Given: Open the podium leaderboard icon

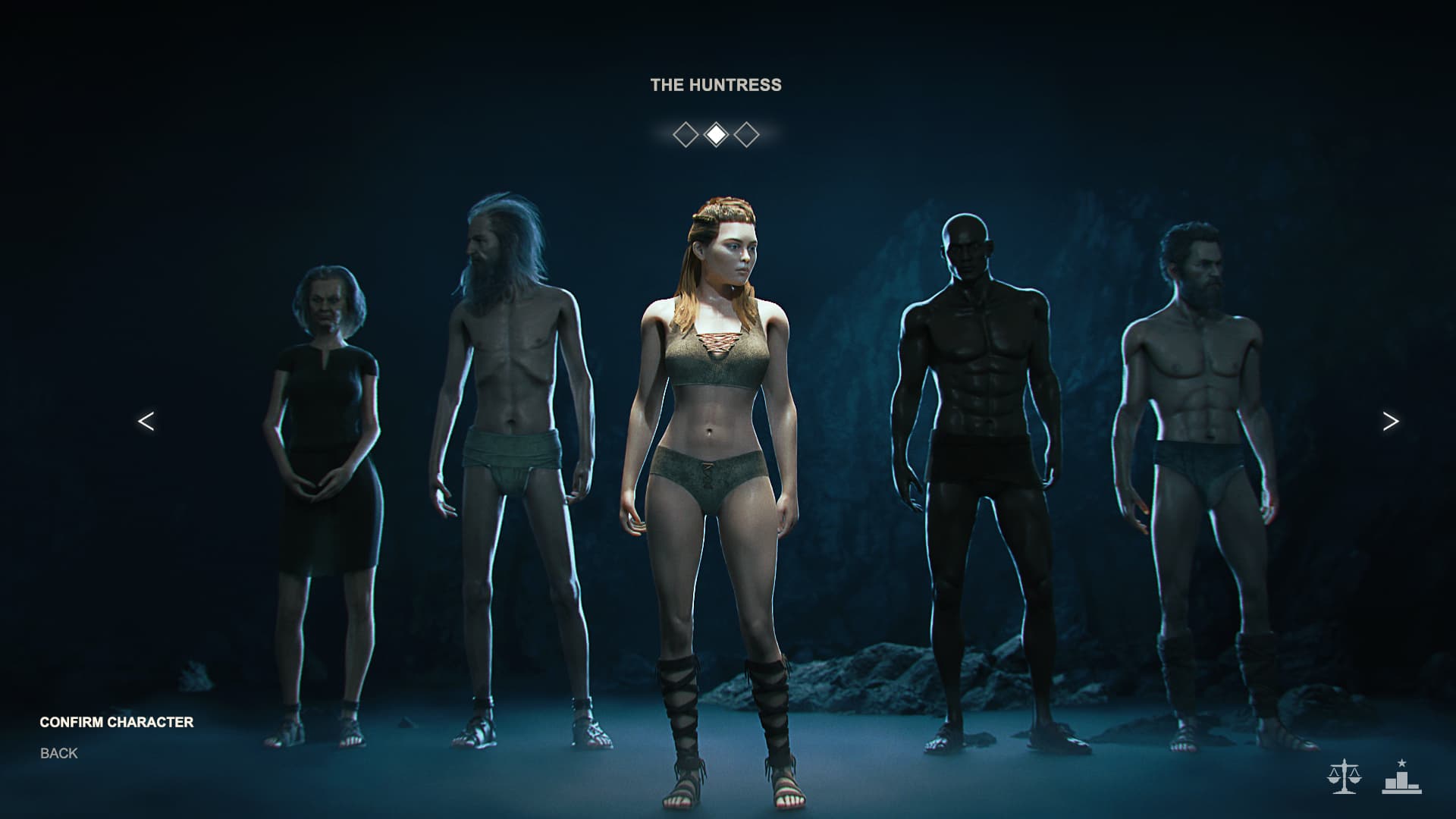Looking at the screenshot, I should pos(1401,777).
